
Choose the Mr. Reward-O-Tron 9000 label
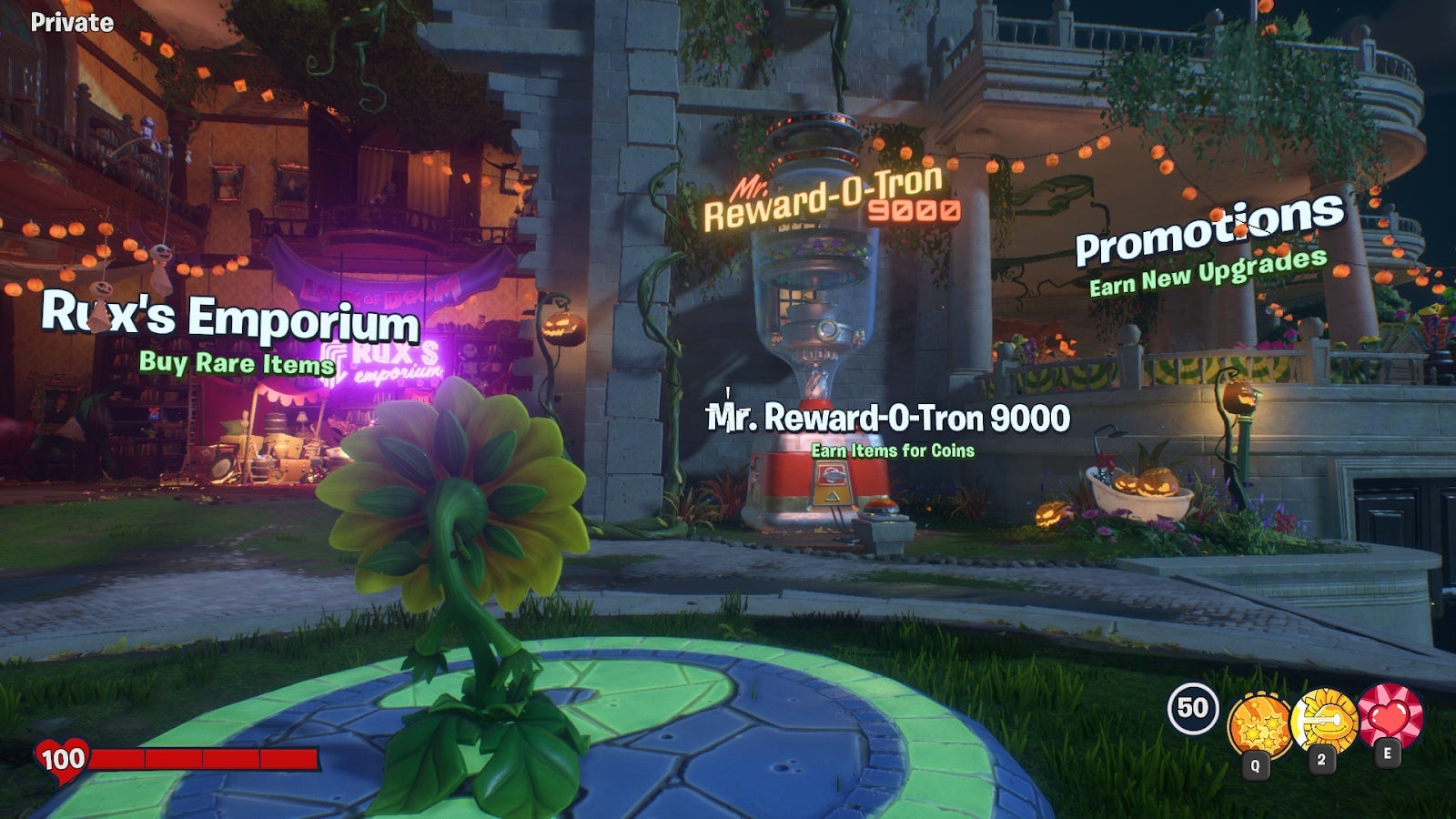click(x=888, y=419)
